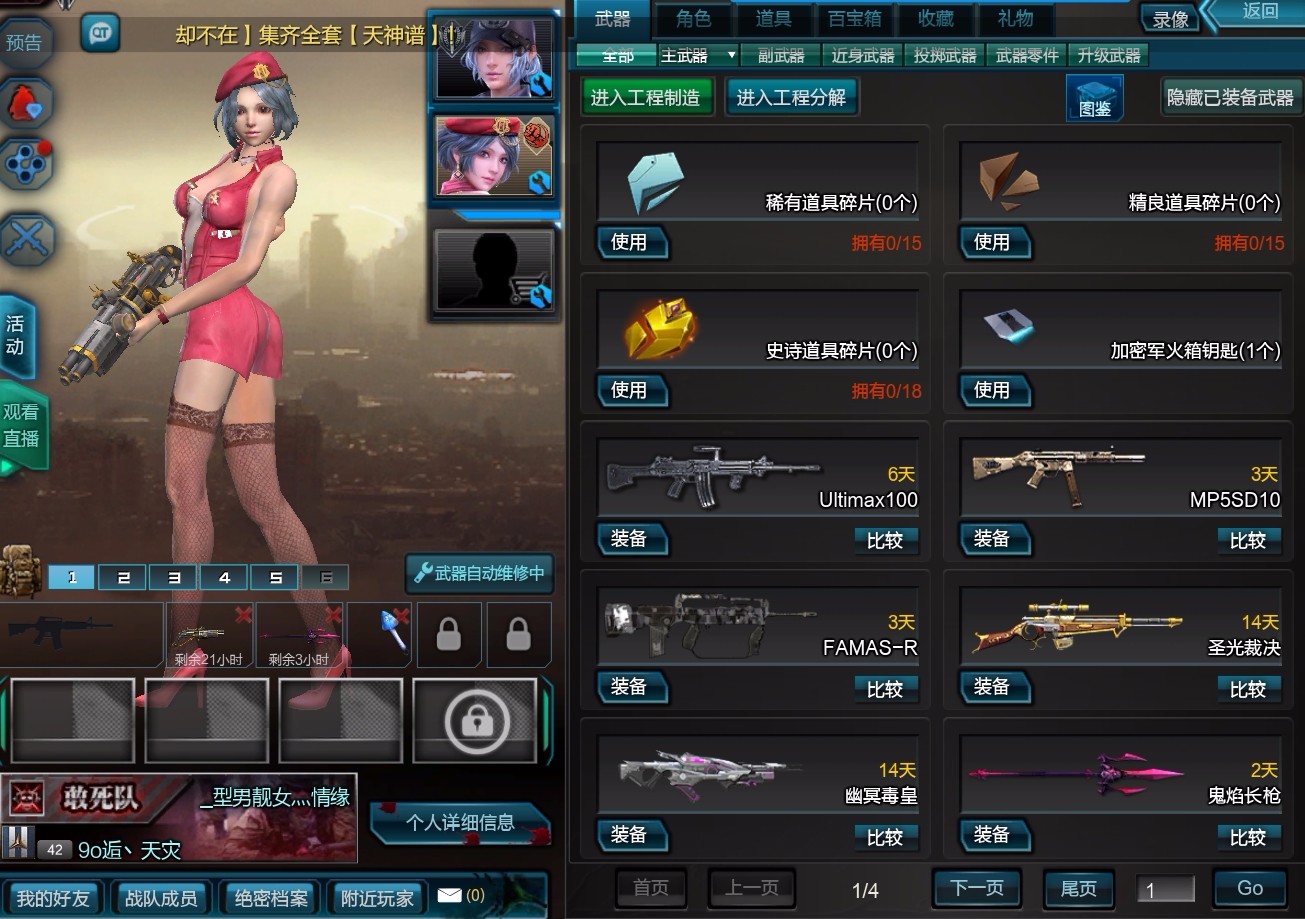Equip the 圣光裁决 rifle
Image resolution: width=1305 pixels, height=919 pixels.
click(992, 687)
